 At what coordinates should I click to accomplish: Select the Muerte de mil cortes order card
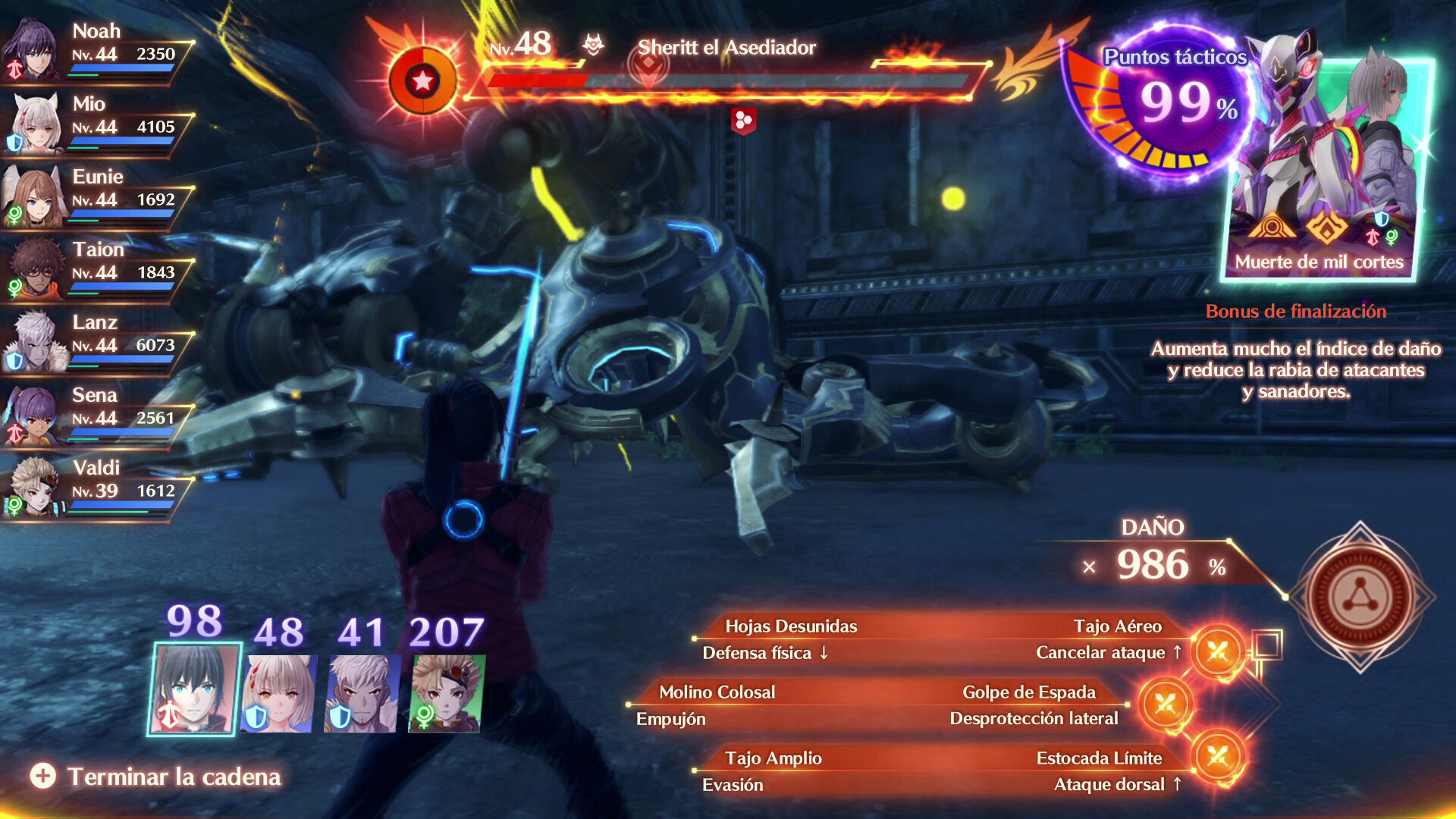click(x=1326, y=167)
